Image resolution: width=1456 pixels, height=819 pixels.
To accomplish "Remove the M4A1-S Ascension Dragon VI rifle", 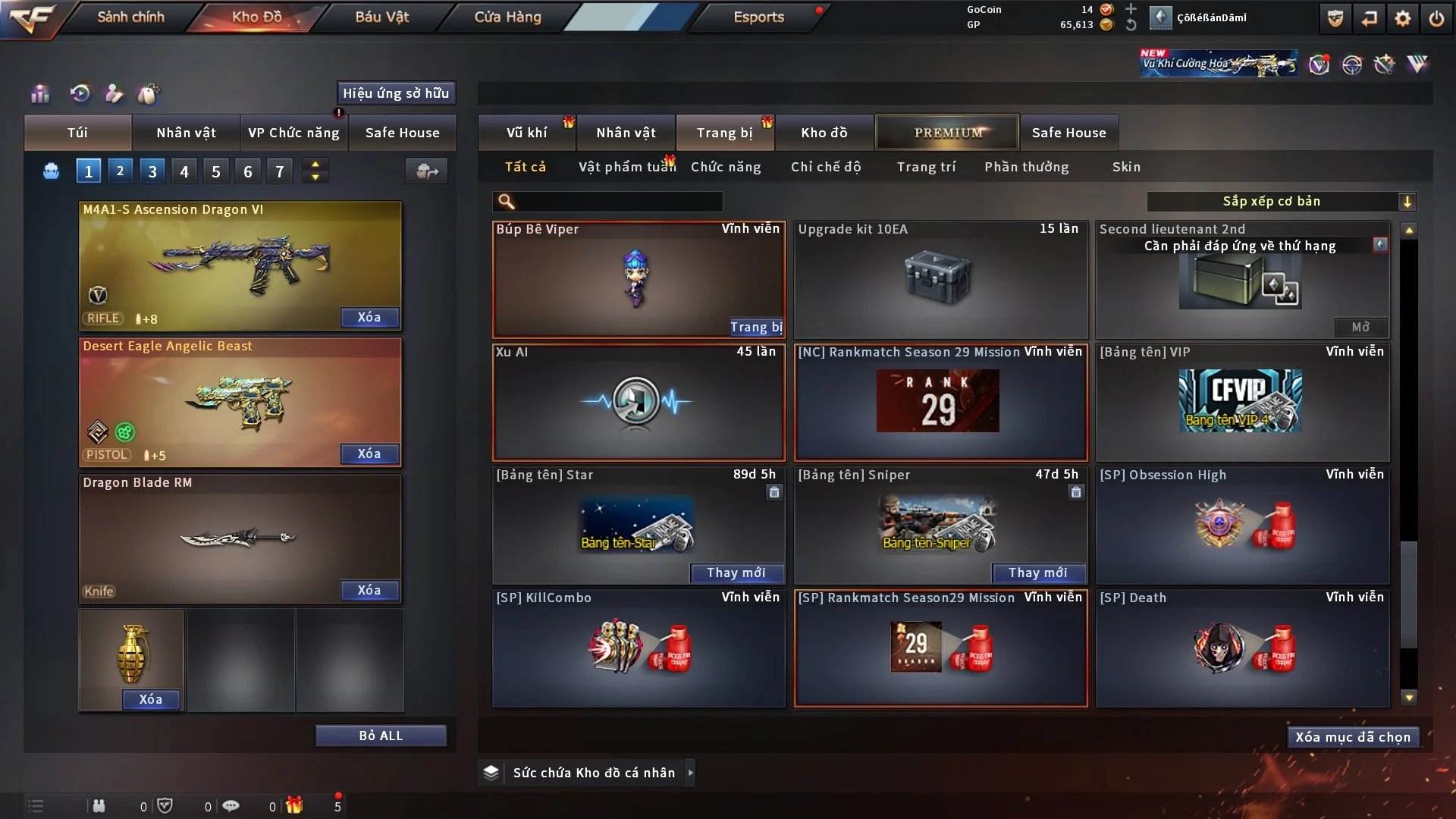I will point(369,318).
